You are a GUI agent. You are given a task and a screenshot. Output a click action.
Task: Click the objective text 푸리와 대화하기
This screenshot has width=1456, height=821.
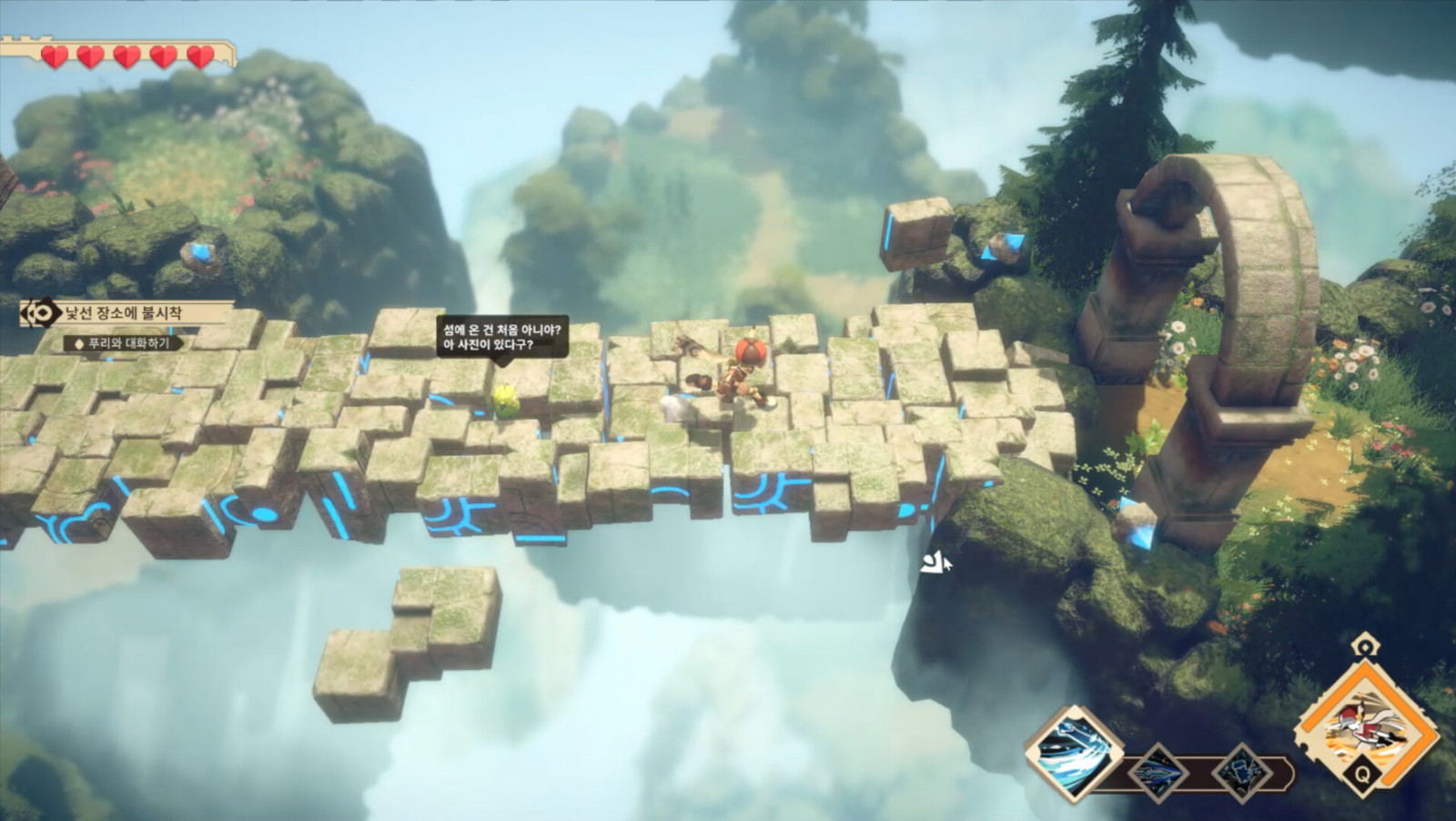129,341
